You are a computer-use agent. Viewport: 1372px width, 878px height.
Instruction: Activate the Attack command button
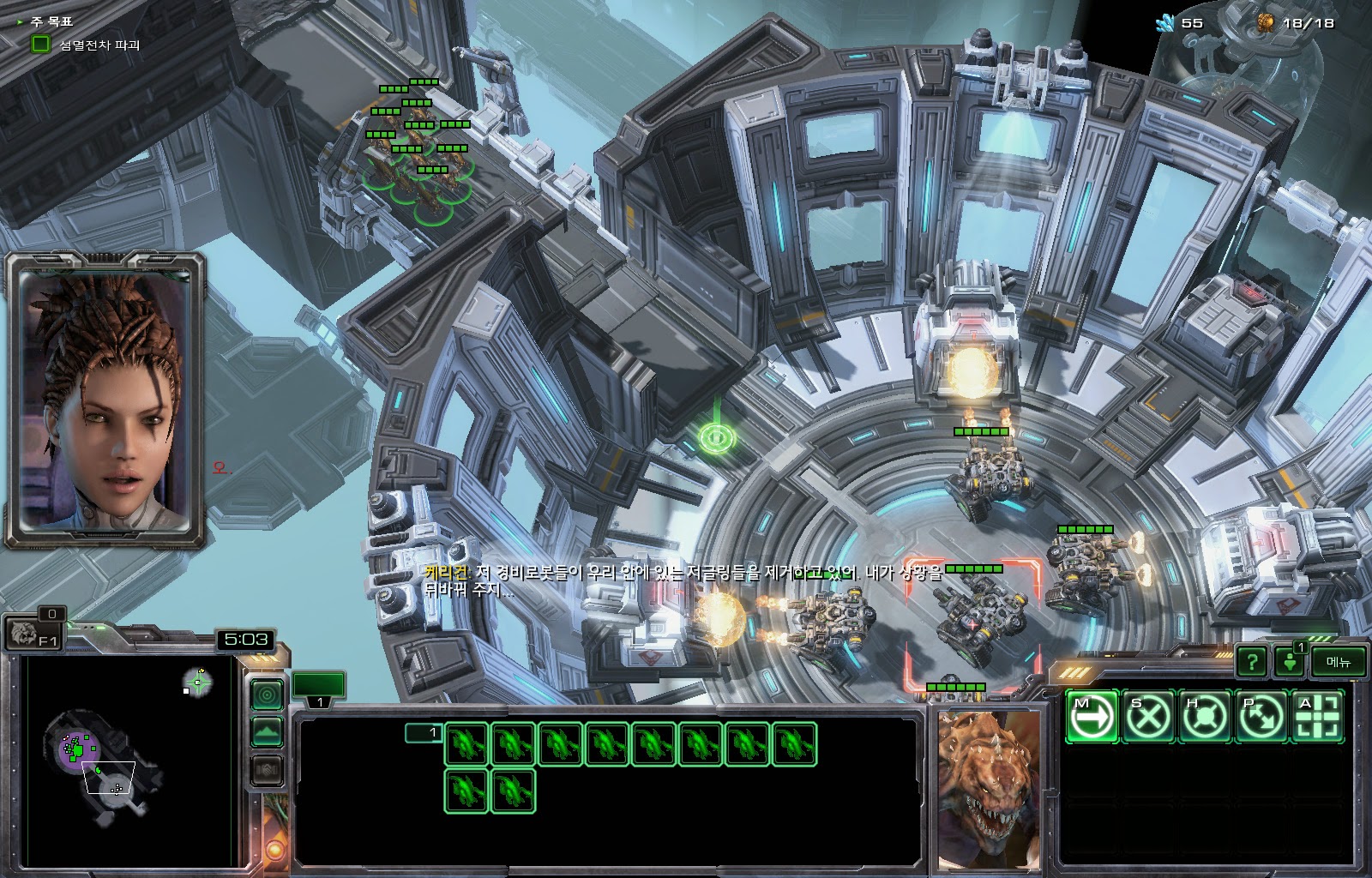pyautogui.click(x=1318, y=715)
